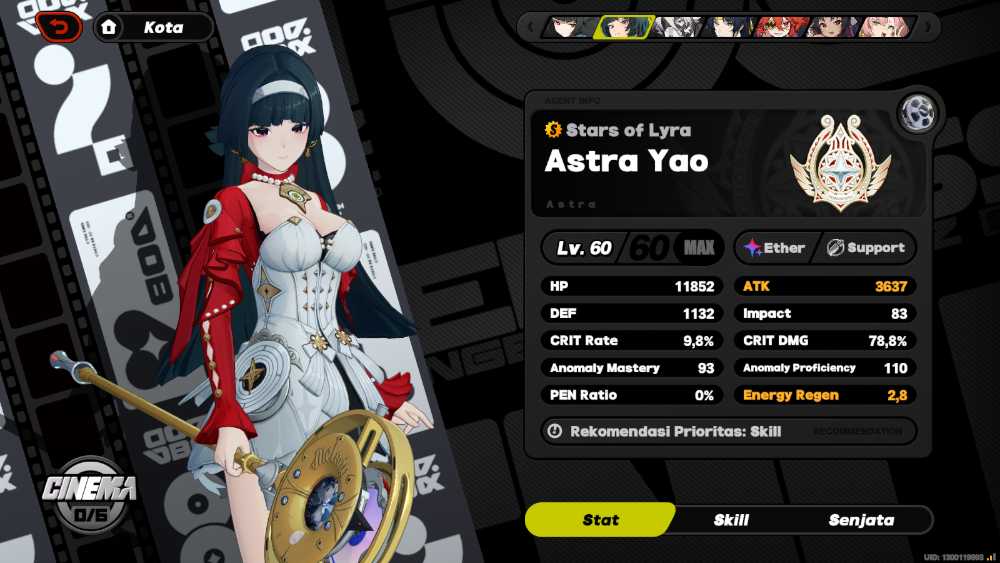Open the Cinema 0/6 badge
1000x563 pixels.
click(89, 495)
